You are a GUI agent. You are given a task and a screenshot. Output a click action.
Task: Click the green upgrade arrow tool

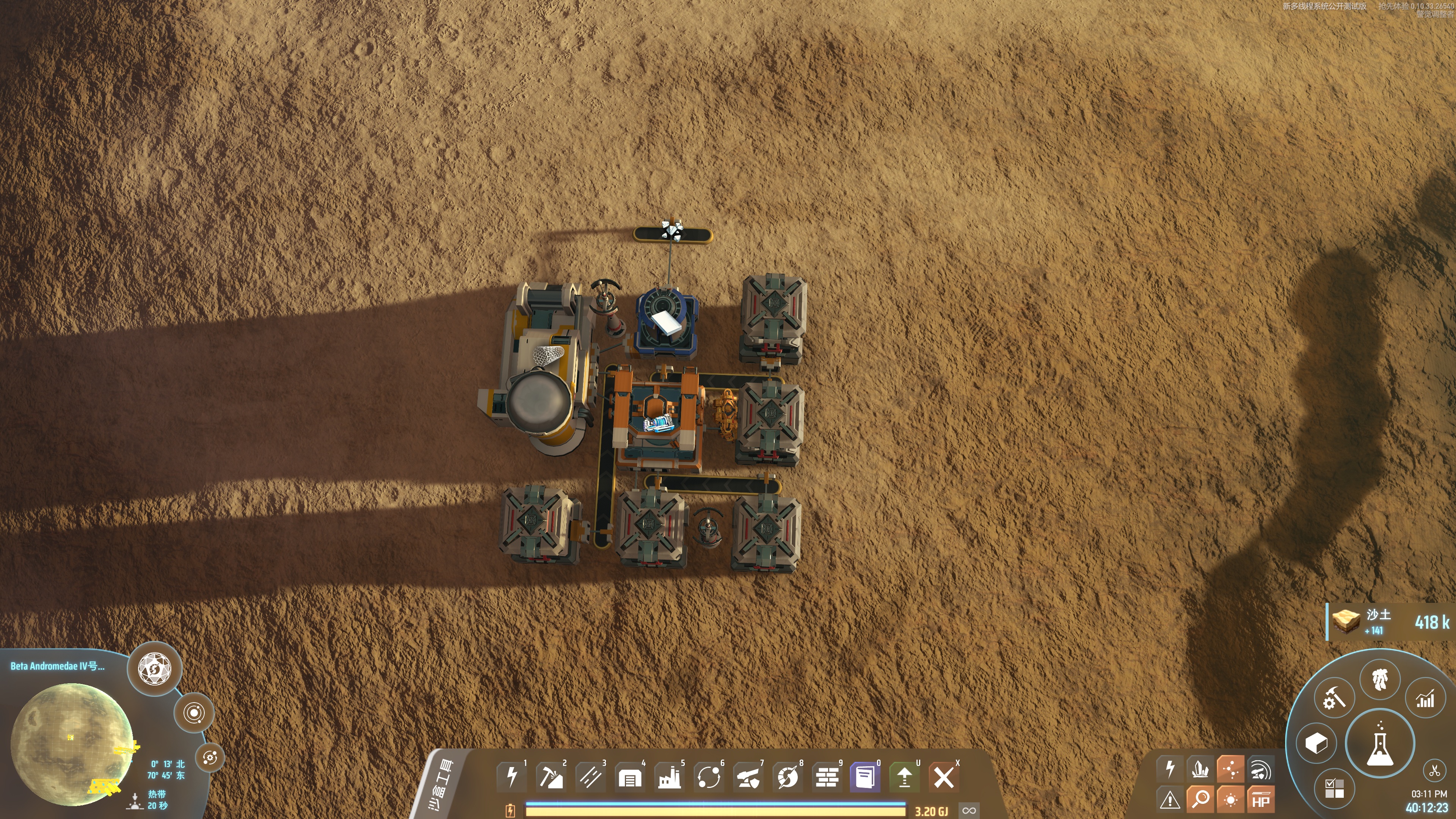point(904,777)
